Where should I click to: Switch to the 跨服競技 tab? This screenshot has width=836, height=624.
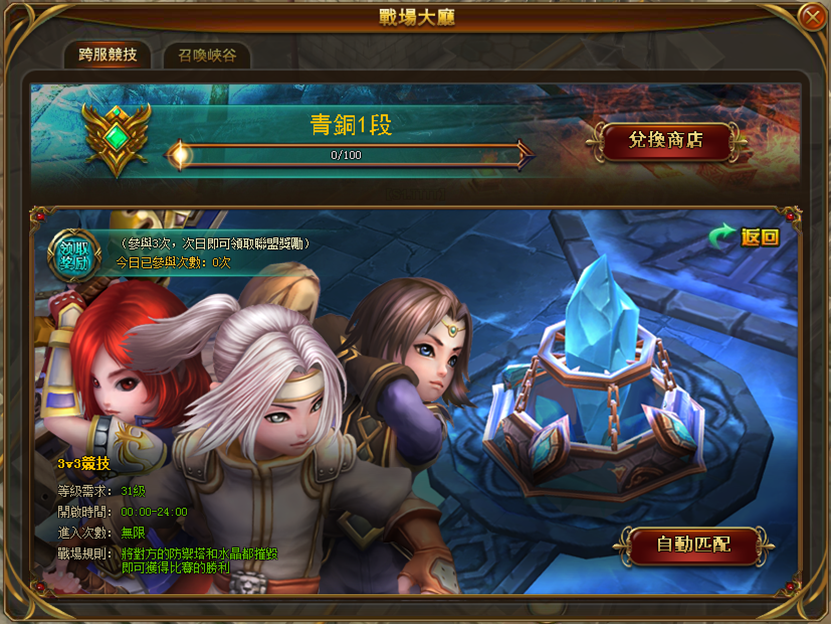coord(106,56)
